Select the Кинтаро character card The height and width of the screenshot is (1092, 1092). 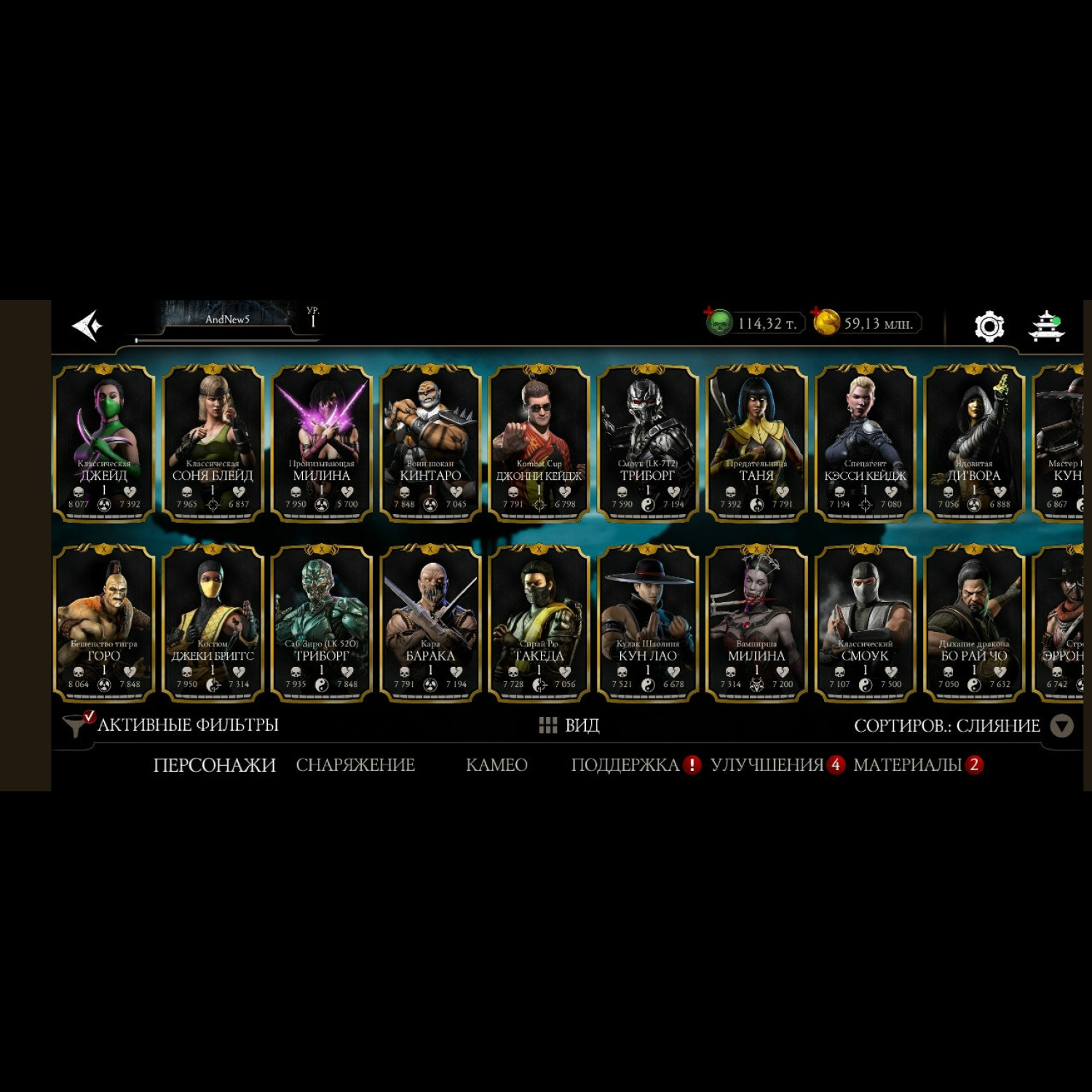[x=430, y=443]
